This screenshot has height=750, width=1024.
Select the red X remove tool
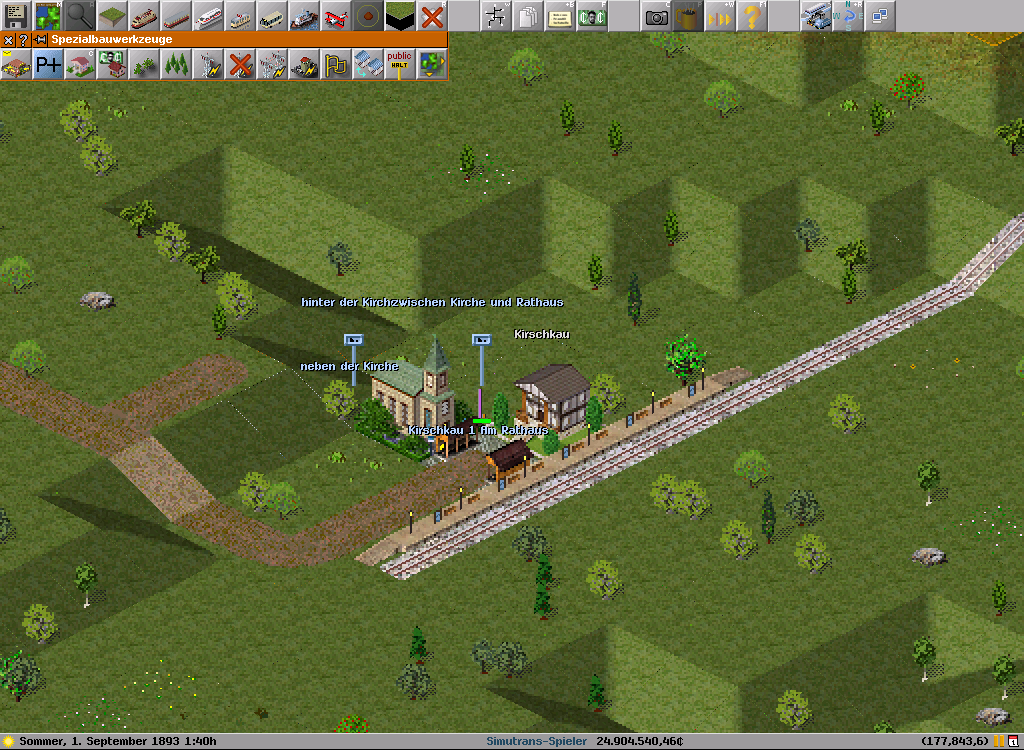pos(432,16)
